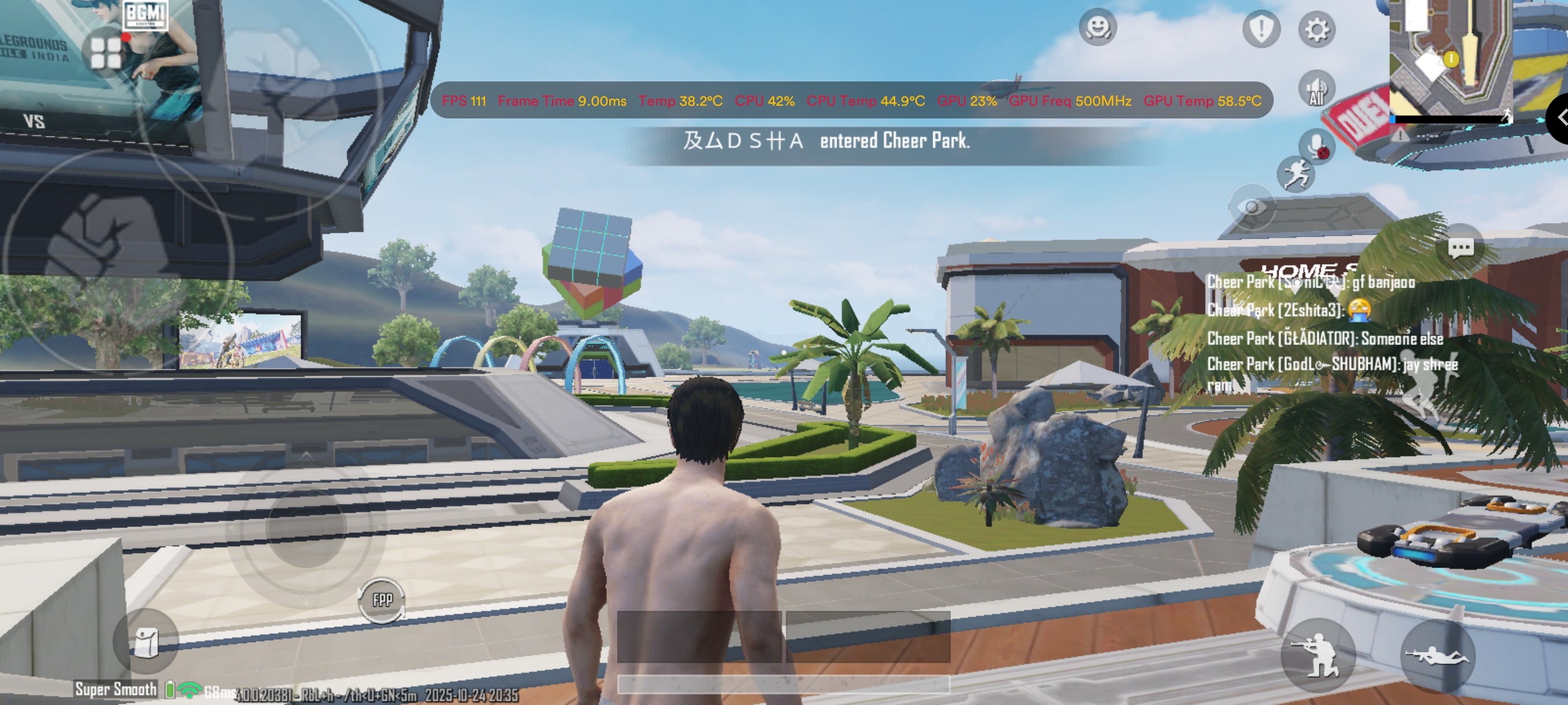The height and width of the screenshot is (705, 1568).
Task: Tap the crouch stance button
Action: pos(1318,656)
